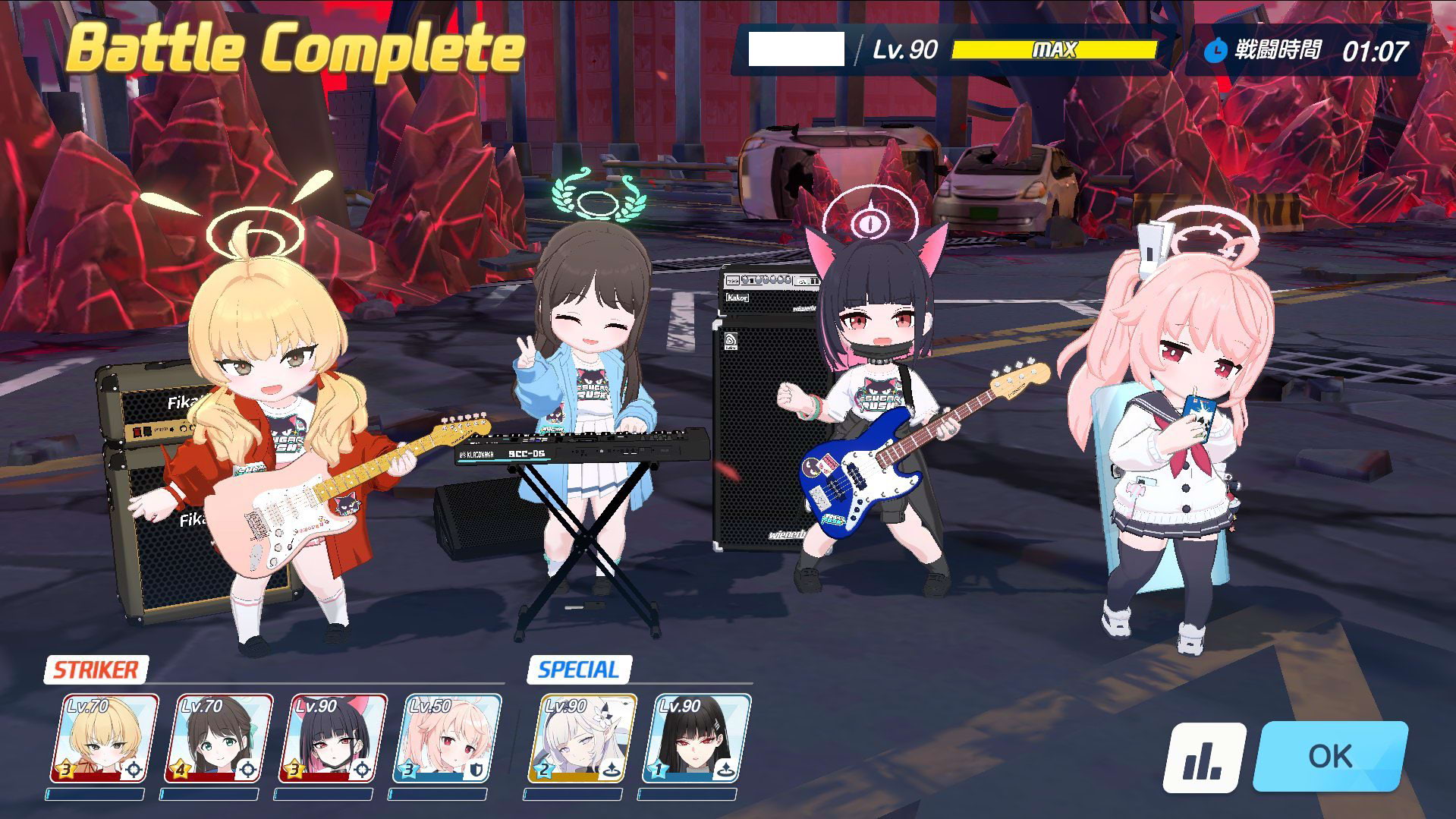Choose the black-haired Lv.90 special portrait
Screen dimensions: 1456x819
(696, 739)
